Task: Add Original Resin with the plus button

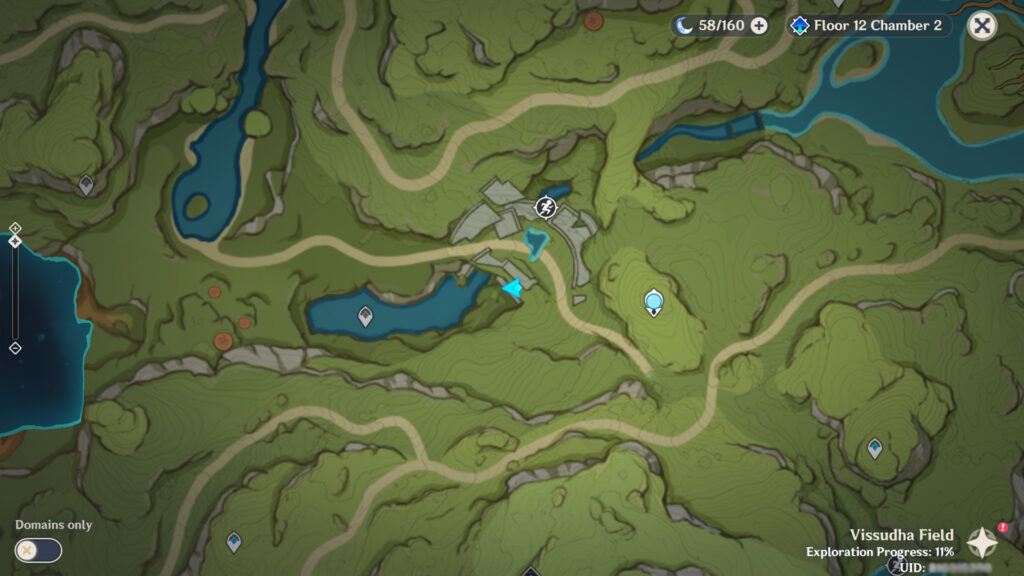Action: coord(759,26)
